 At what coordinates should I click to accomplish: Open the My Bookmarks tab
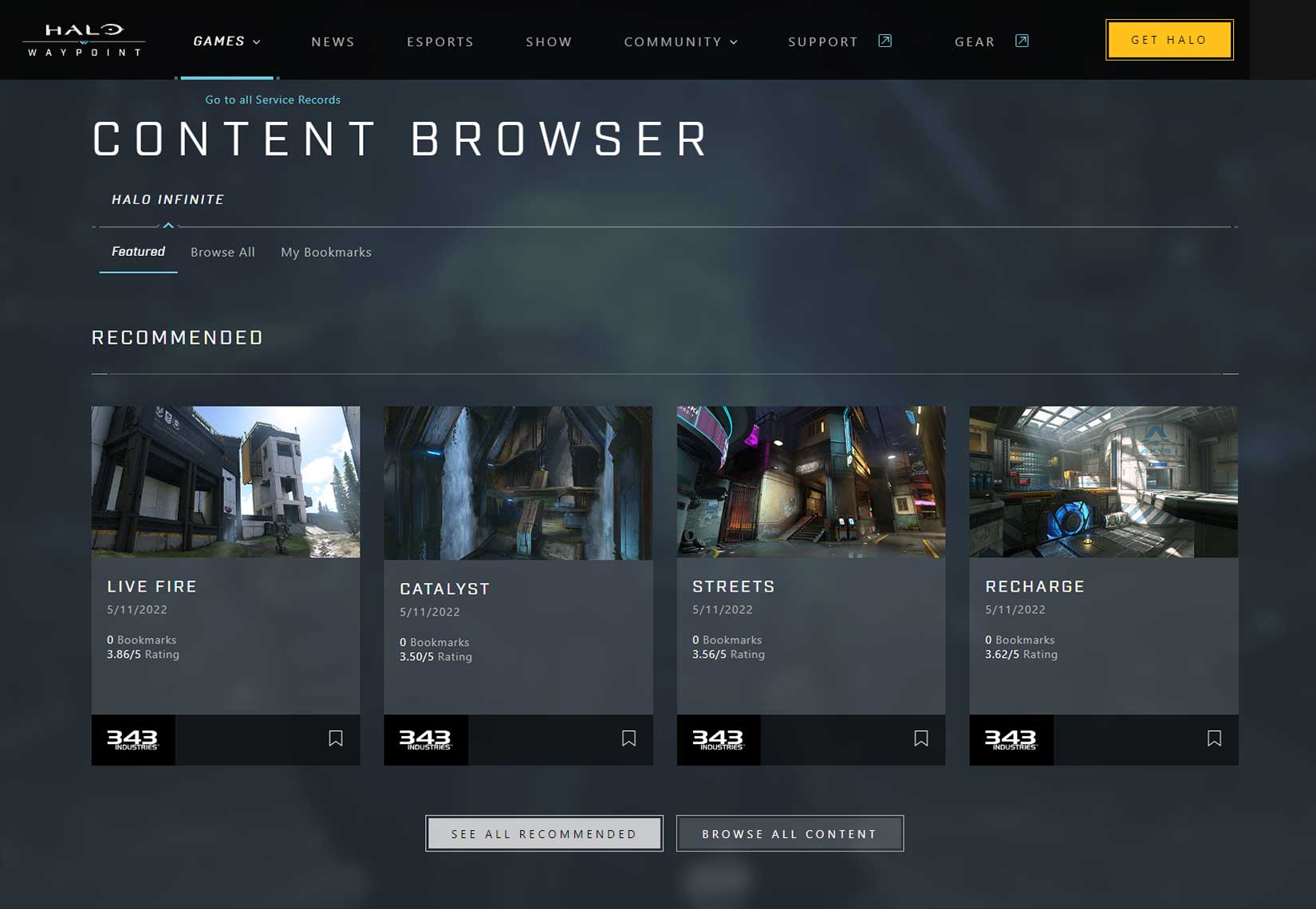(325, 252)
